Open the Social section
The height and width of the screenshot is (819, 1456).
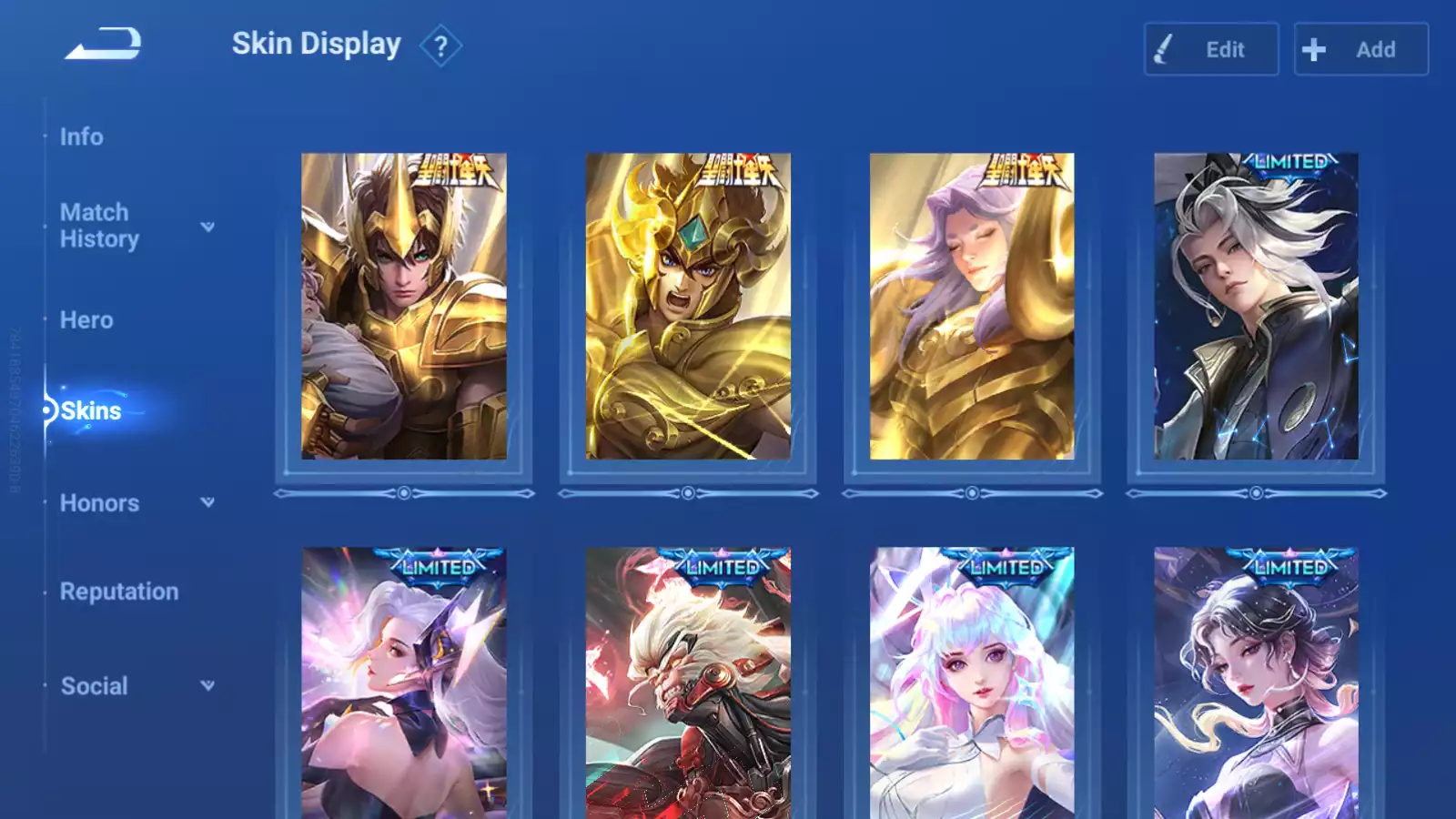(x=94, y=686)
